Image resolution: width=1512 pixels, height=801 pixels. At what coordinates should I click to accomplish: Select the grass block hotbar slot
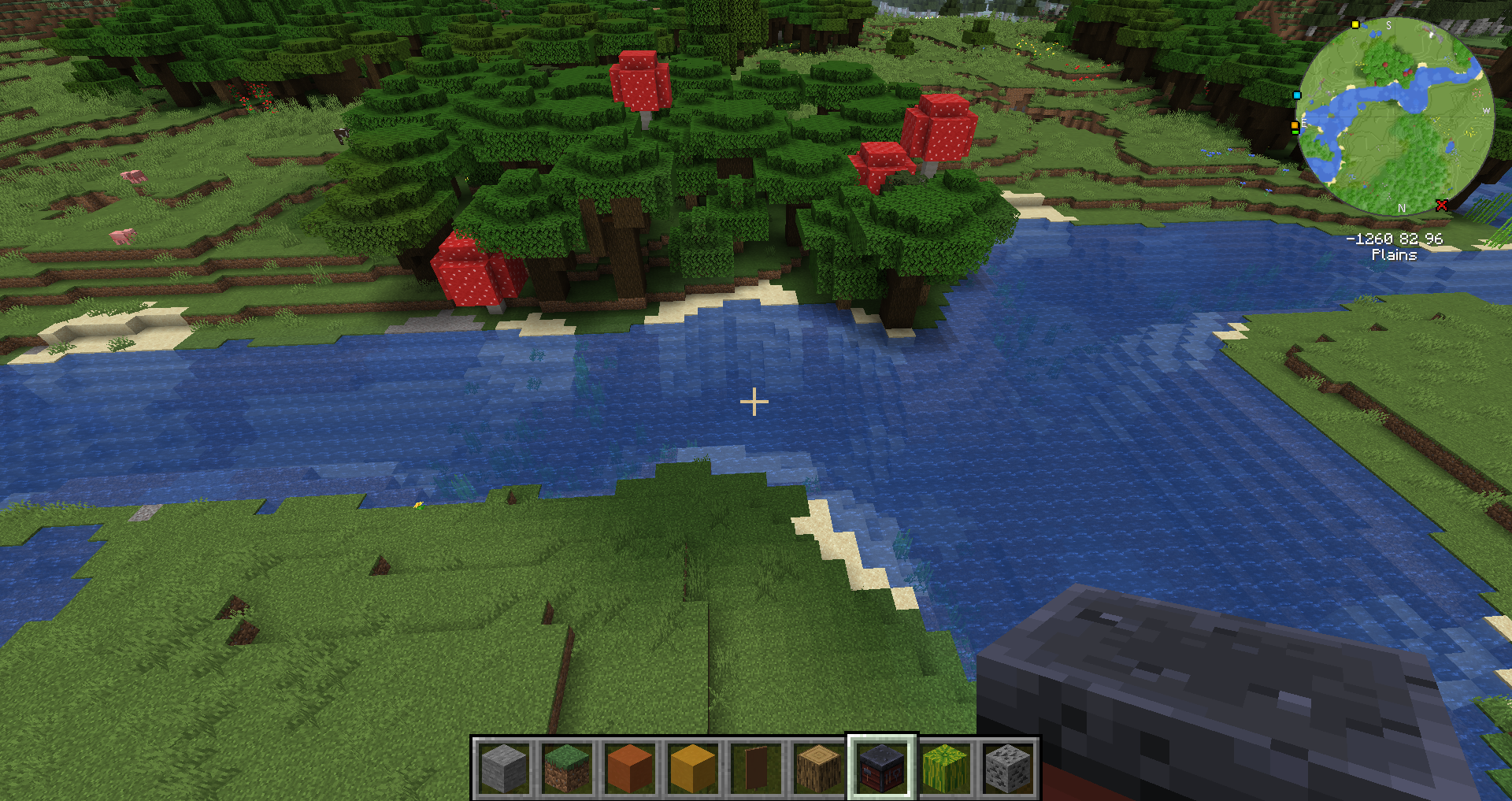tap(567, 768)
